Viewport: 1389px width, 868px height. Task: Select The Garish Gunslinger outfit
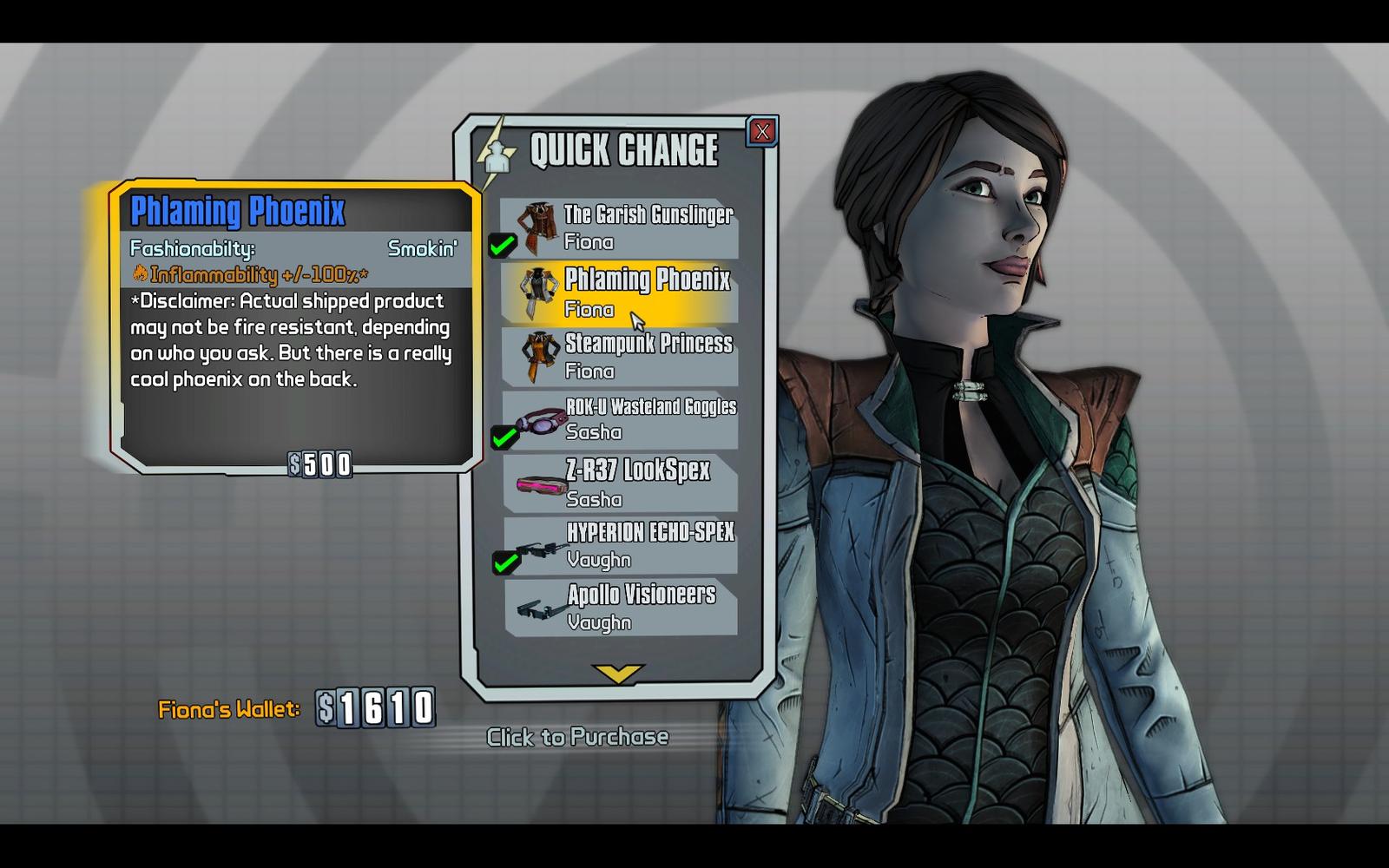[620, 228]
